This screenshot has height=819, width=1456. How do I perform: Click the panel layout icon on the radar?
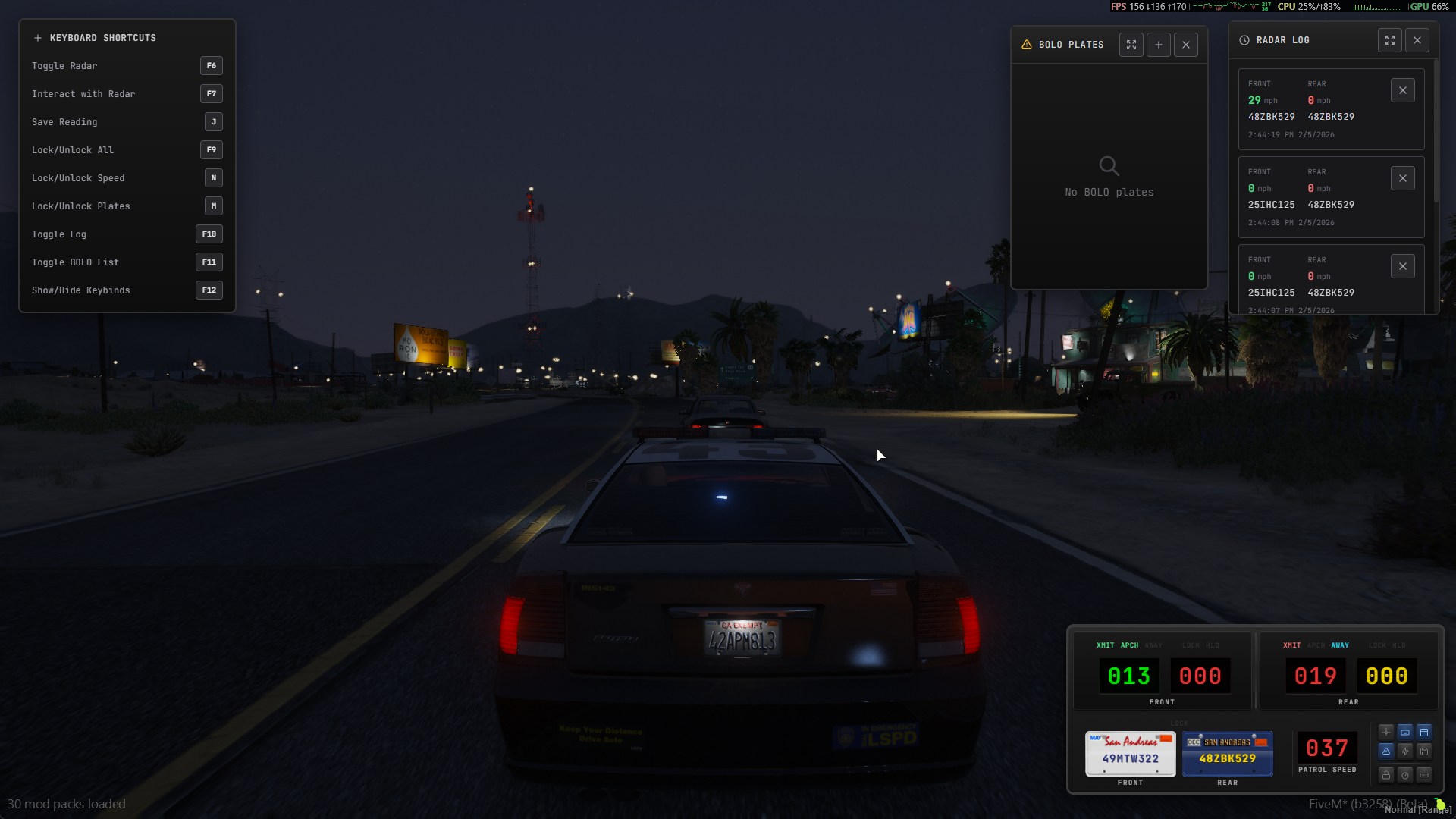coord(1424,732)
